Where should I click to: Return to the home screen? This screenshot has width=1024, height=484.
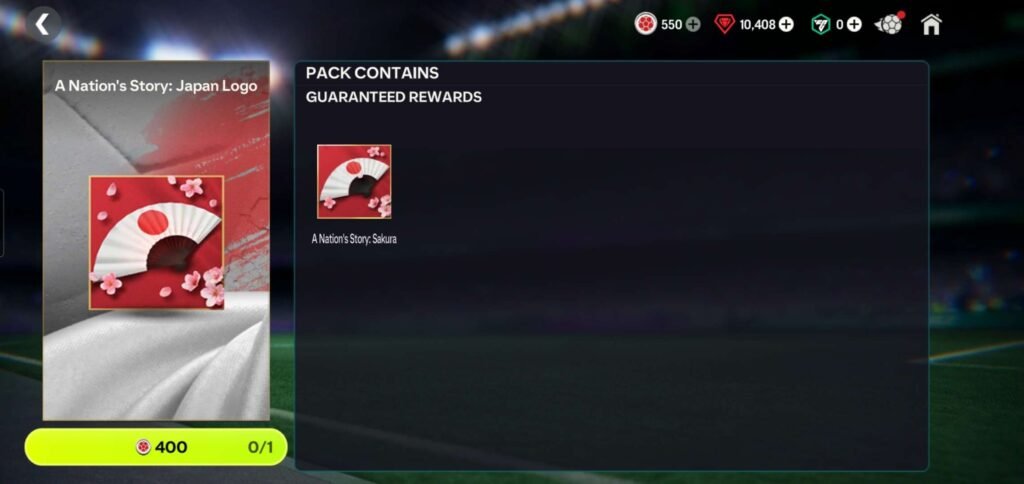931,24
